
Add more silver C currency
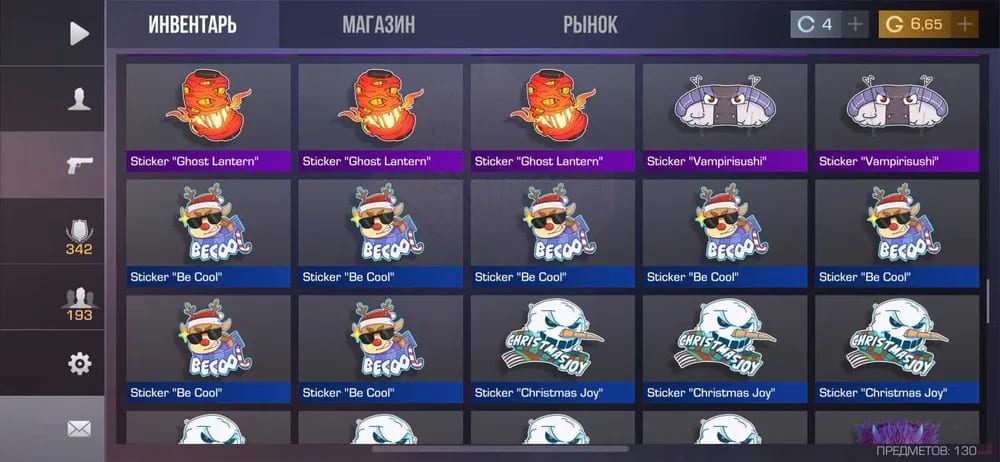855,24
